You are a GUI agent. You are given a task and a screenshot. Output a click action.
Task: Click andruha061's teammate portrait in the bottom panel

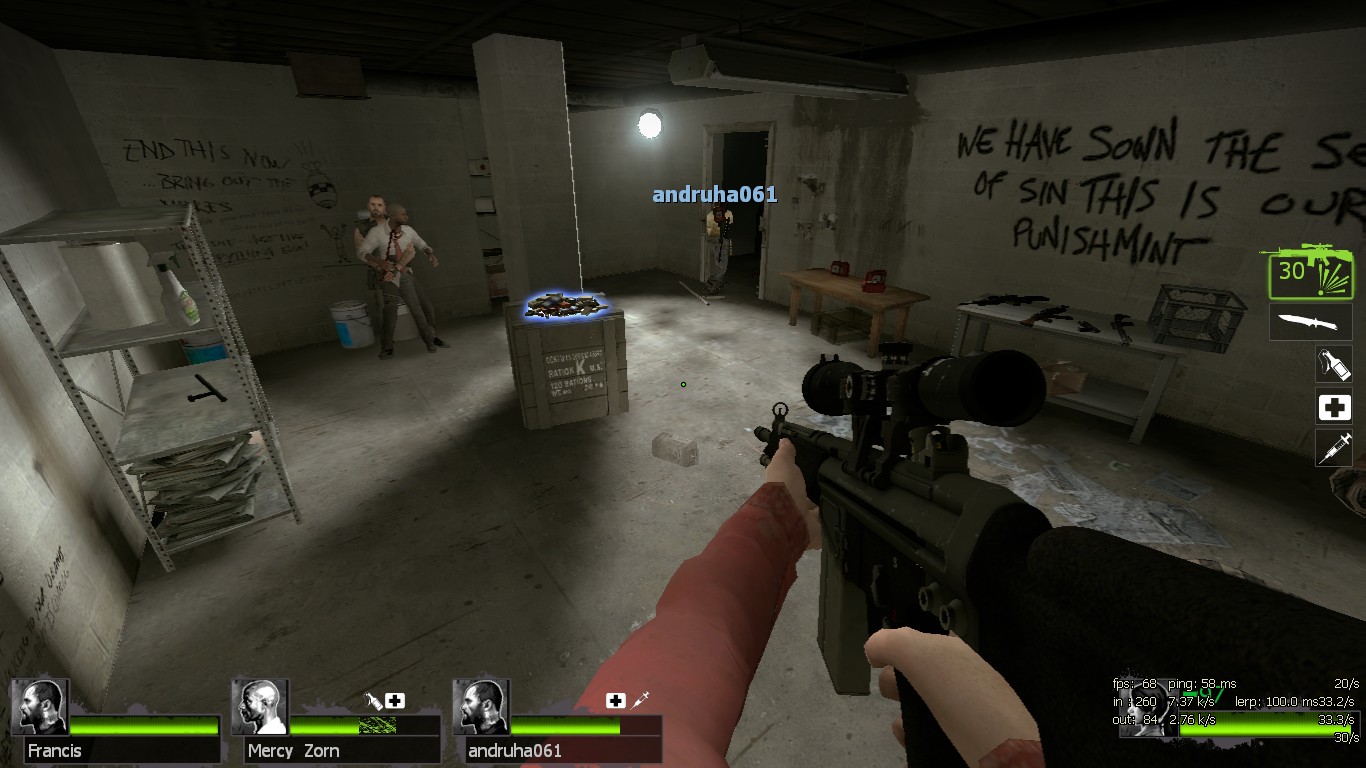click(x=481, y=707)
